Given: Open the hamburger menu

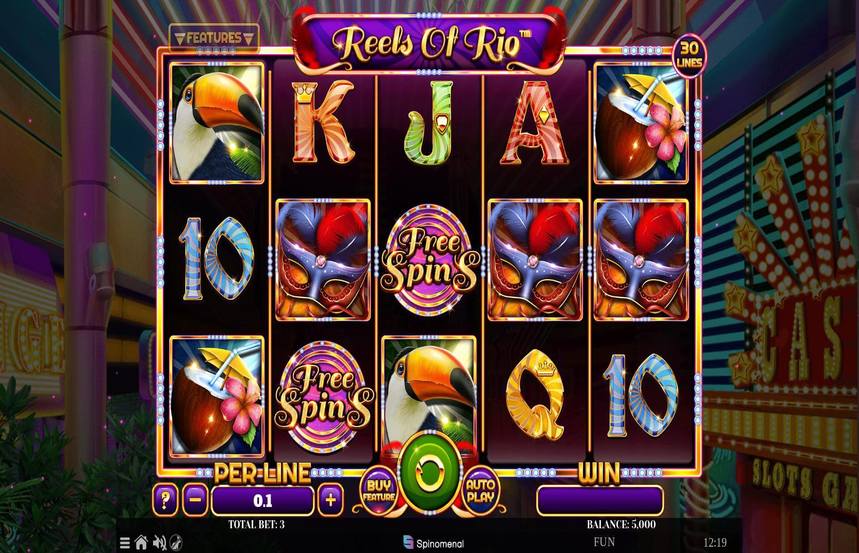Looking at the screenshot, I should [x=125, y=543].
